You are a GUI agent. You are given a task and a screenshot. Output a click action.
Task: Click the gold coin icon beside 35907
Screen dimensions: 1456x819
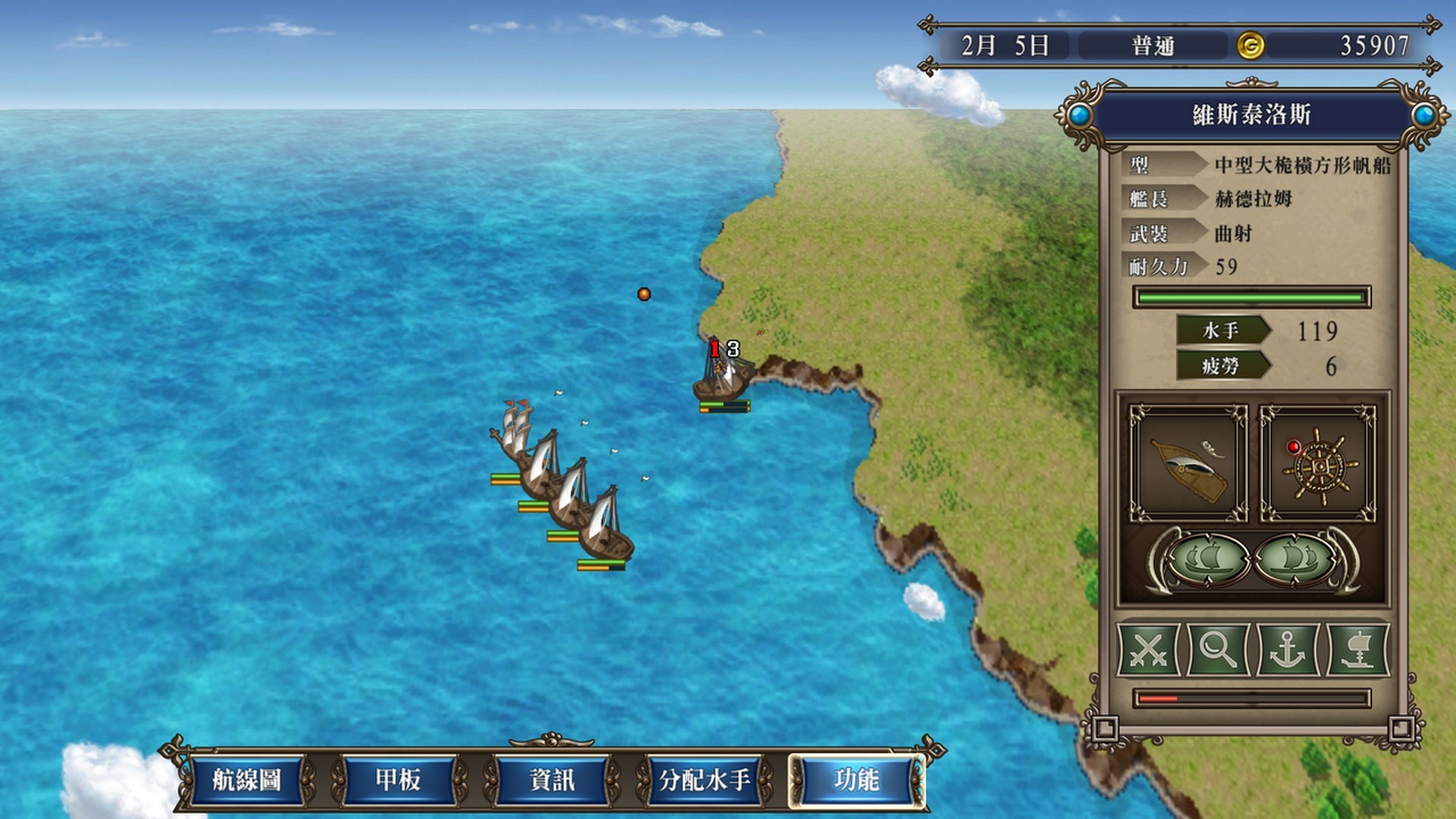(1252, 45)
